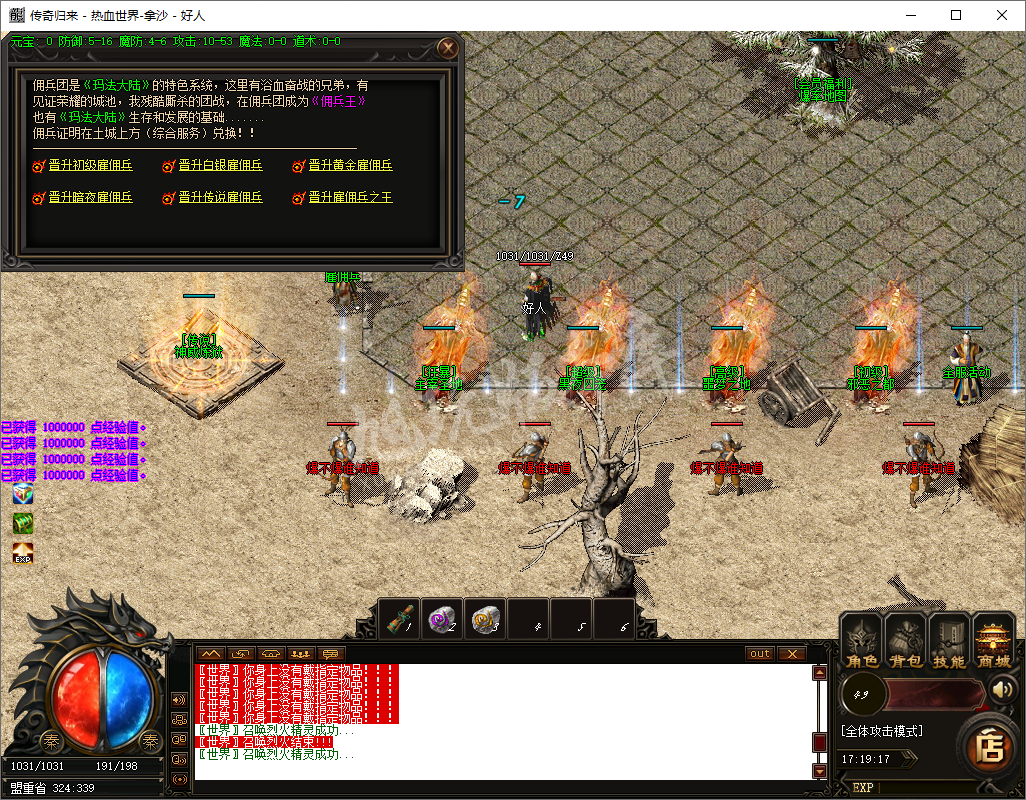Pick the 晋升雇佣兵之王 option
This screenshot has width=1026, height=800.
click(350, 198)
